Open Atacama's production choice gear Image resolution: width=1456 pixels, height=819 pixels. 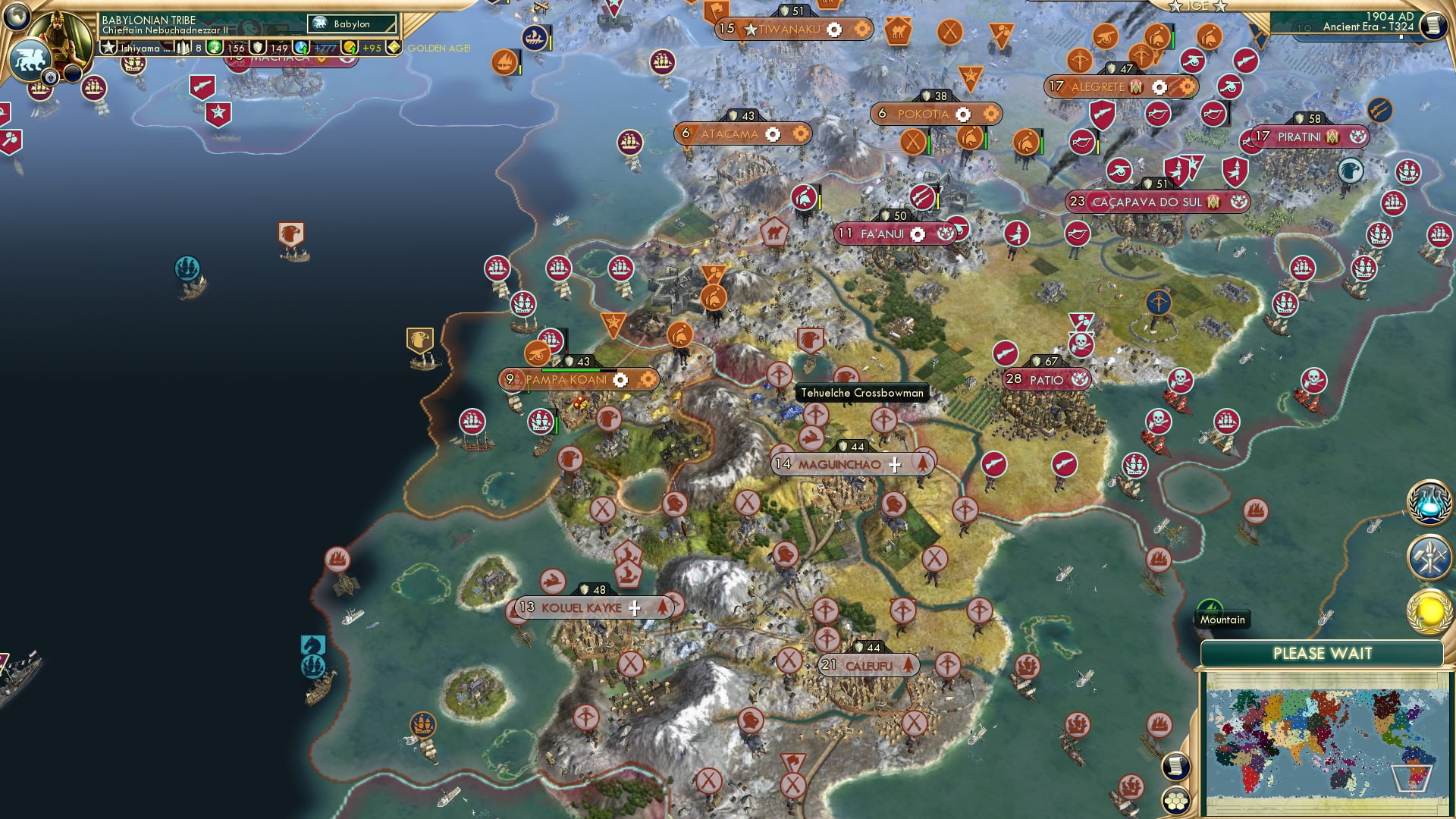click(x=772, y=133)
